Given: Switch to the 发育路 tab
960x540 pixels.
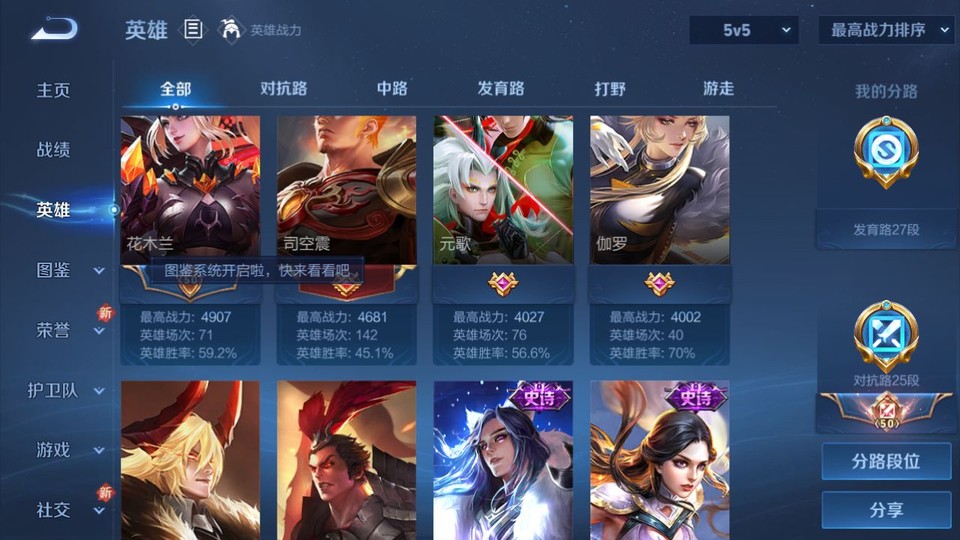Looking at the screenshot, I should (501, 88).
